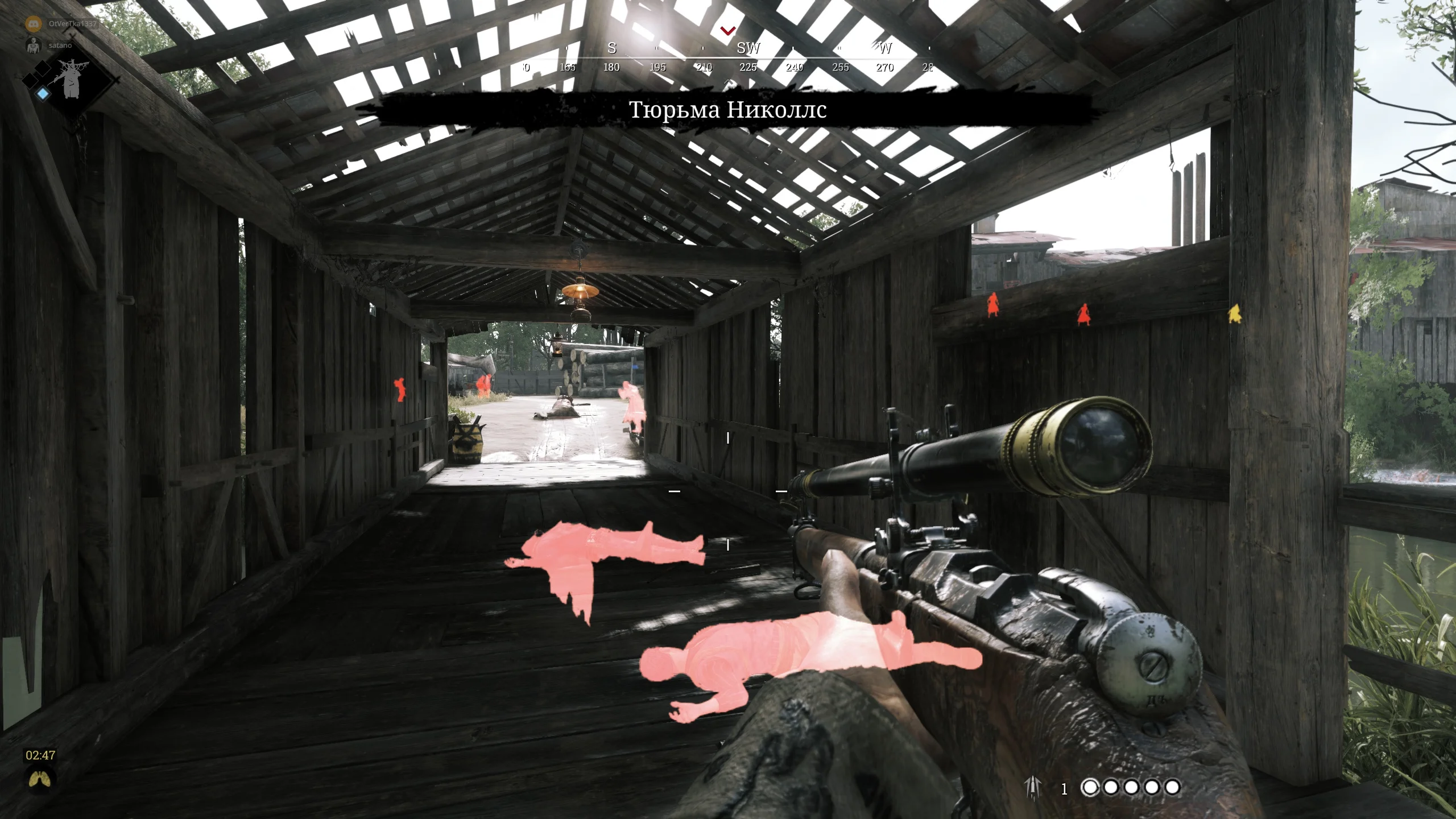
Task: Click the yellow lungs stamina icon
Action: coord(40,779)
